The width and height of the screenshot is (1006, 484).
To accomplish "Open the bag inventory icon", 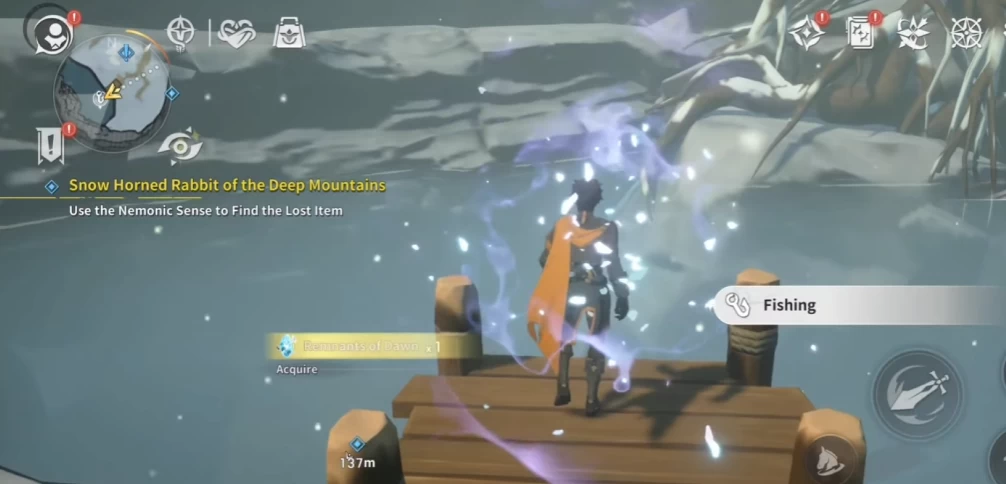I will coord(289,33).
